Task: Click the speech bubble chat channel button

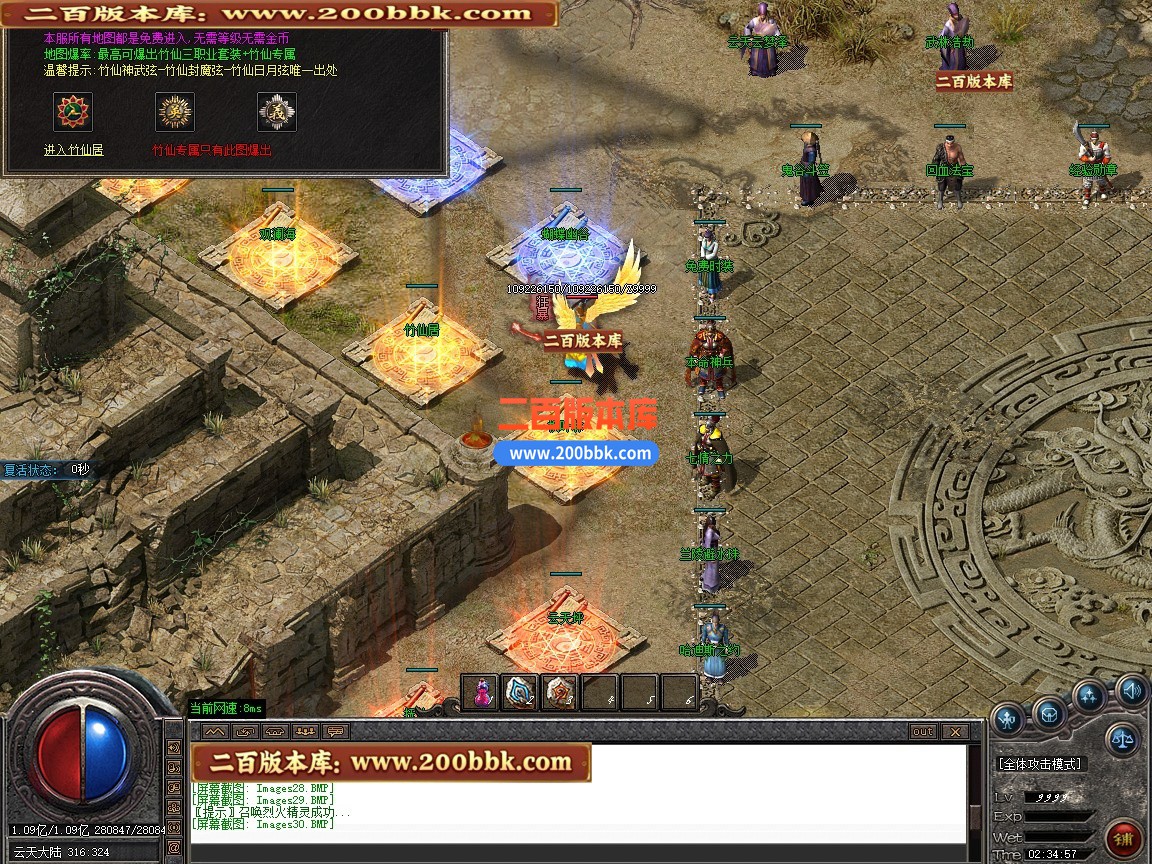Action: point(334,732)
